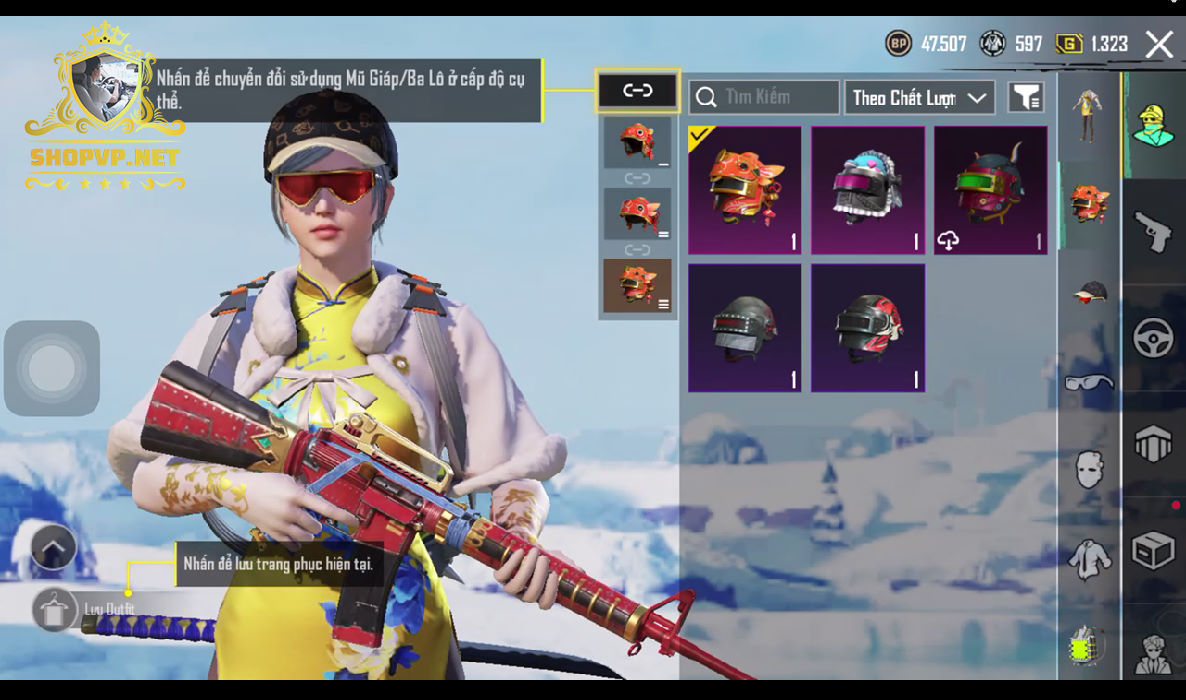Close the inventory with the X button
The image size is (1186, 700).
tap(1159, 44)
